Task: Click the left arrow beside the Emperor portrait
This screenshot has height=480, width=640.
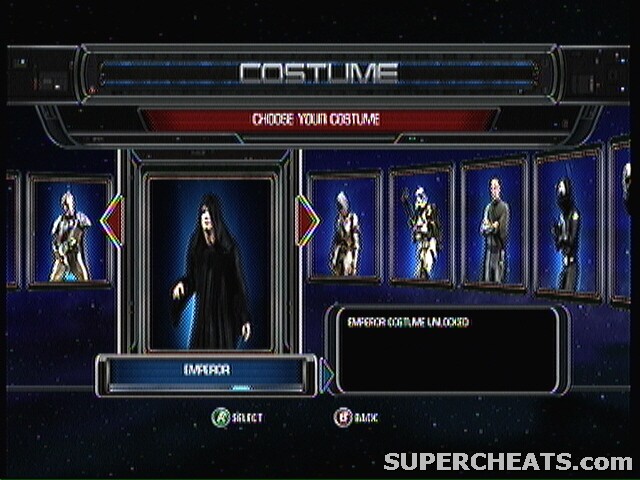Action: tap(111, 222)
